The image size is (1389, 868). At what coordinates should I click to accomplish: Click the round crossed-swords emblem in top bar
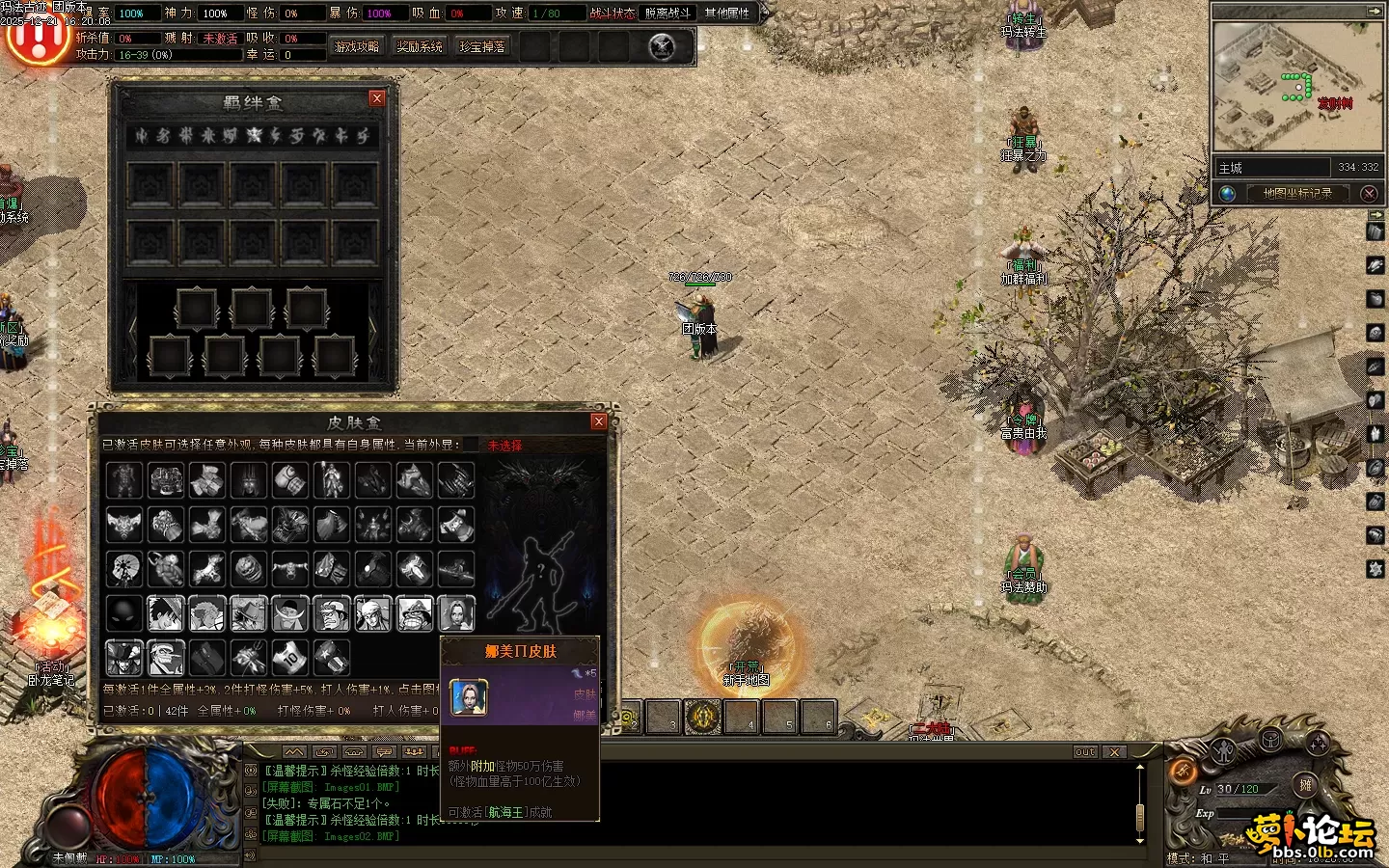(662, 46)
